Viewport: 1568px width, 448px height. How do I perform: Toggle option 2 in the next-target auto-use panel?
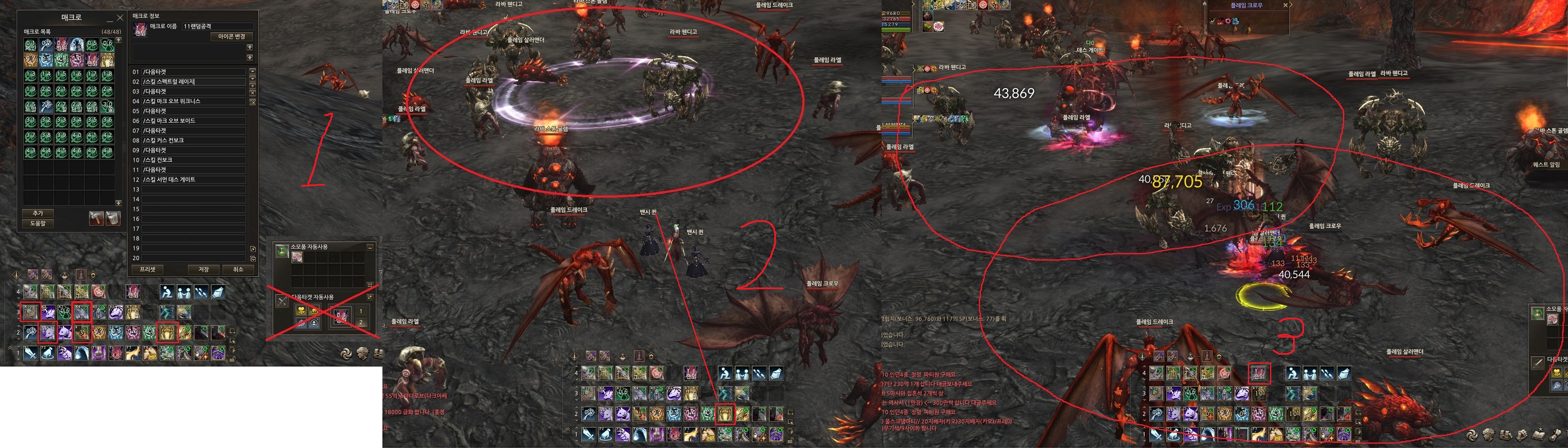pyautogui.click(x=362, y=323)
